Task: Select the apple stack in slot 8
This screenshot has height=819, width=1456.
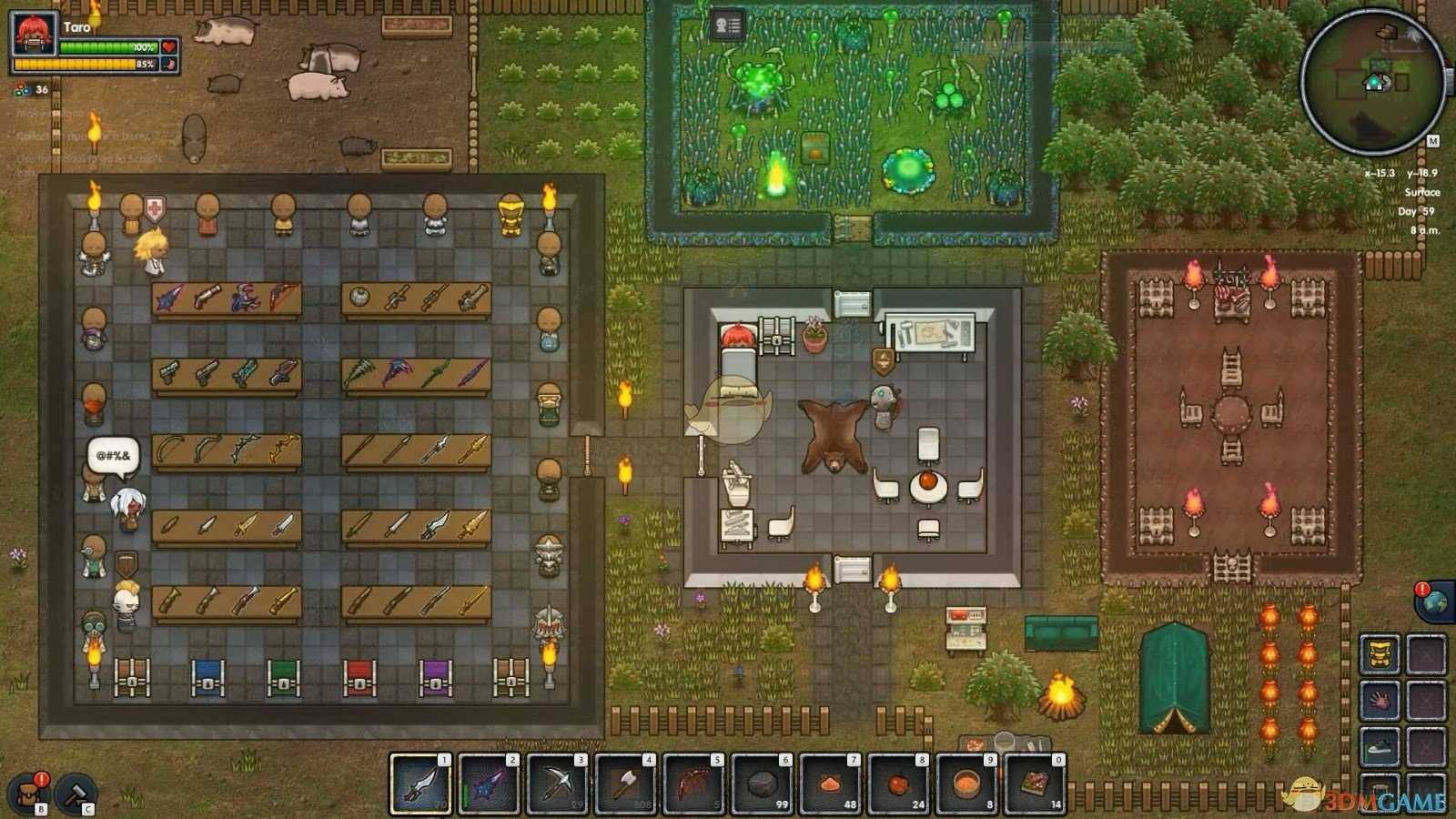Action: tap(897, 784)
